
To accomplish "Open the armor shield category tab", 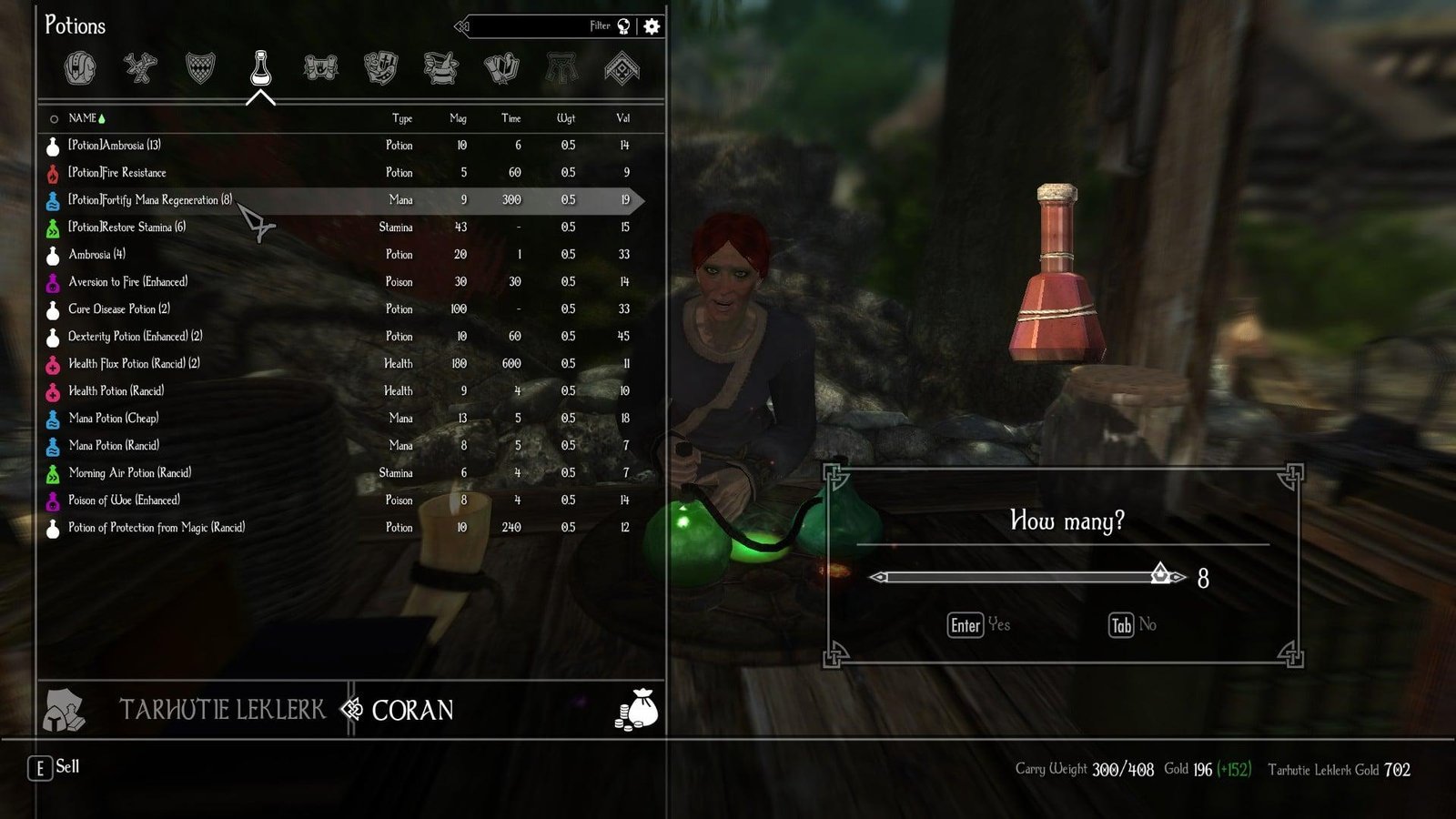I will click(x=200, y=68).
